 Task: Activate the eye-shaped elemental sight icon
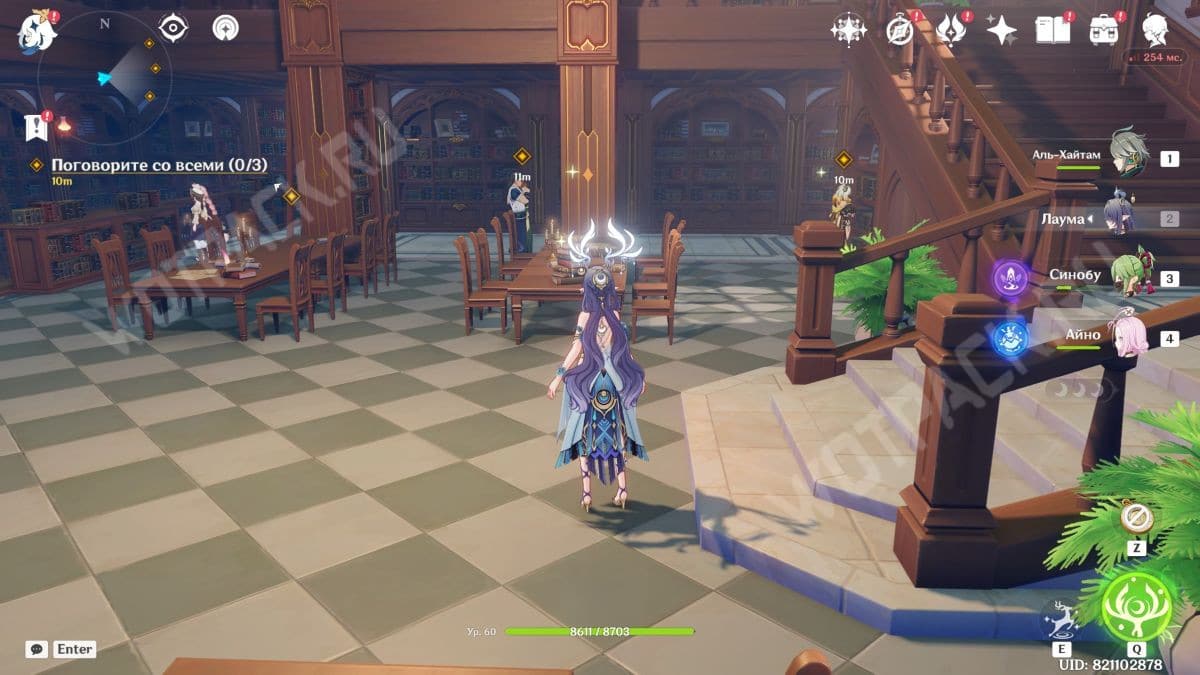click(x=174, y=28)
